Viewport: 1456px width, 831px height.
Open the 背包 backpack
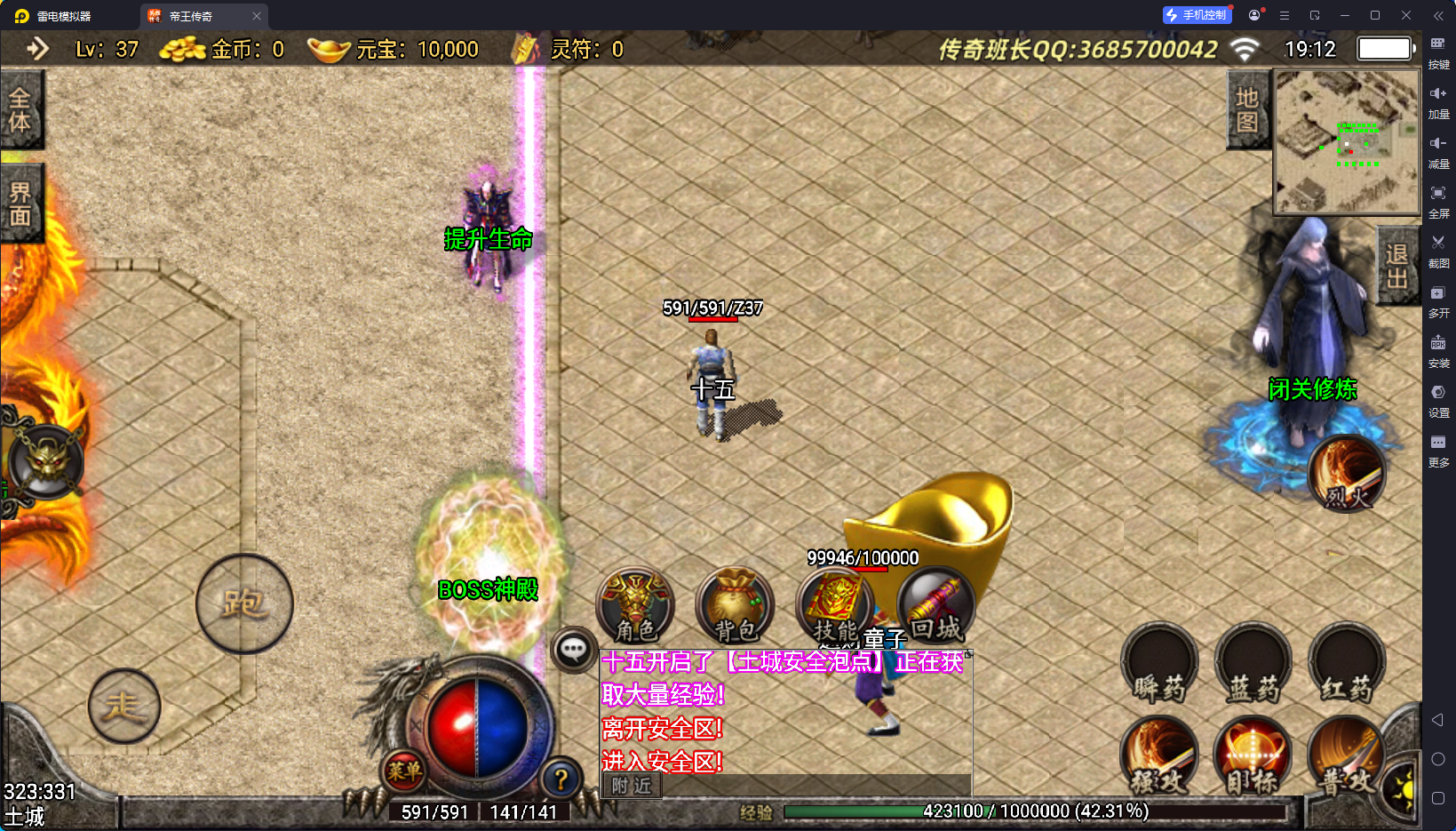click(x=735, y=605)
